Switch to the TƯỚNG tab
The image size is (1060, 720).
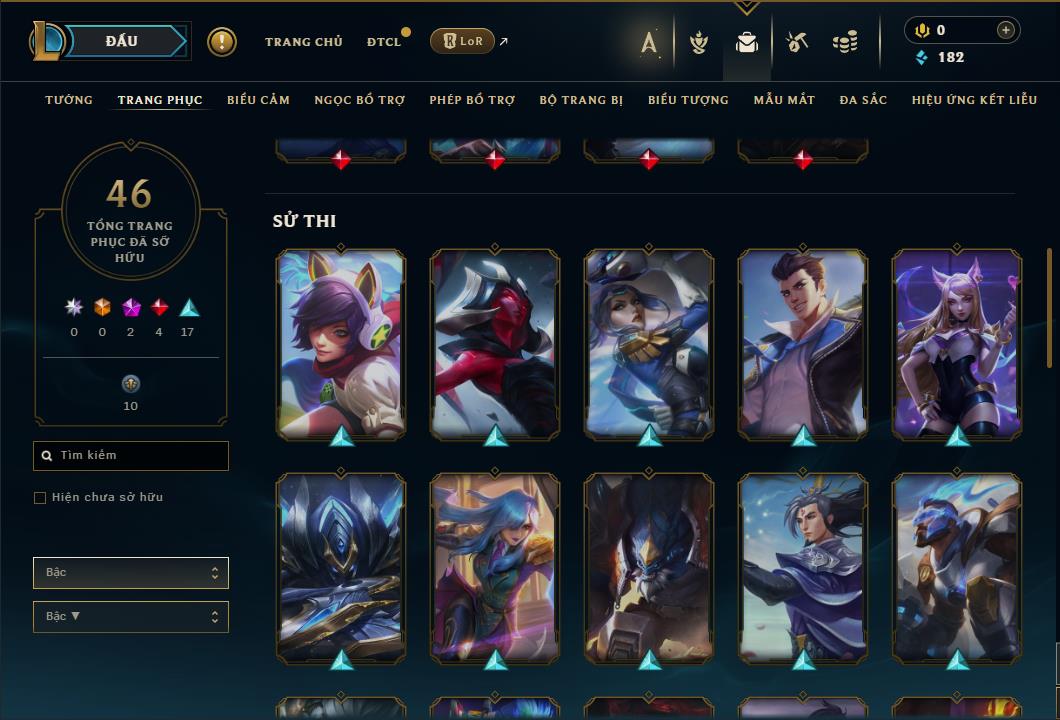coord(69,100)
